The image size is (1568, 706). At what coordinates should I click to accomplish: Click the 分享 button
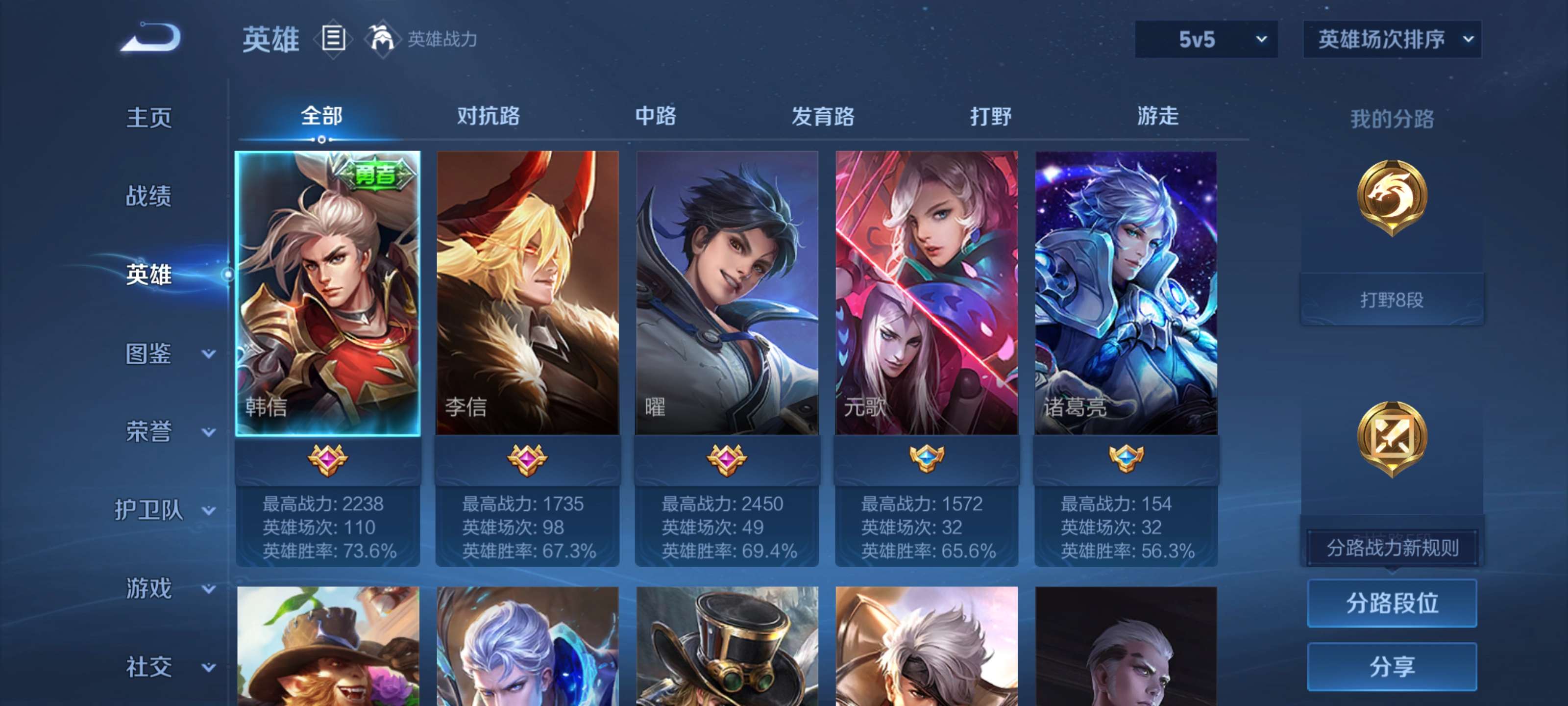coord(1392,667)
